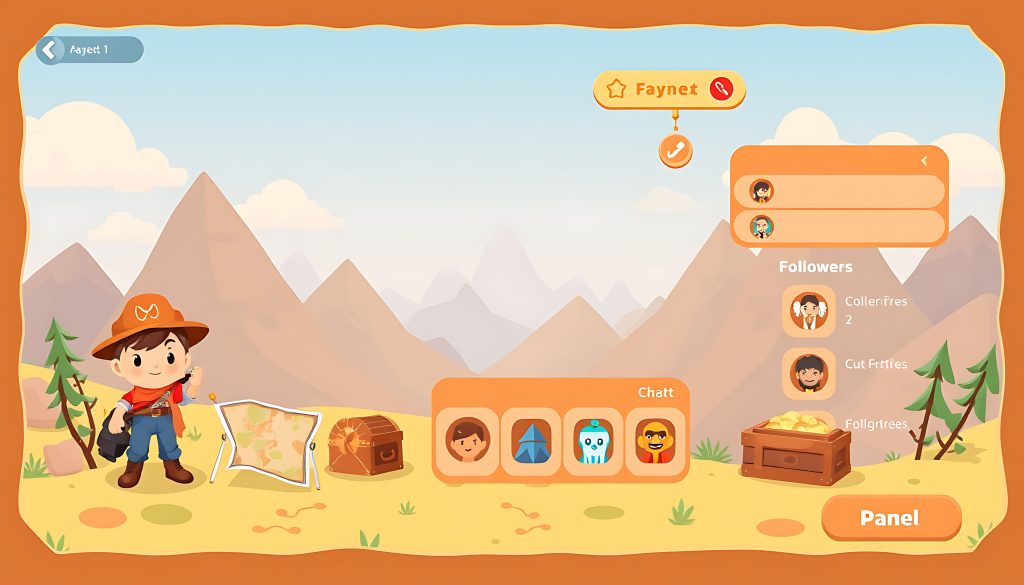
Task: Activate the round orange phone call button
Action: tap(676, 151)
